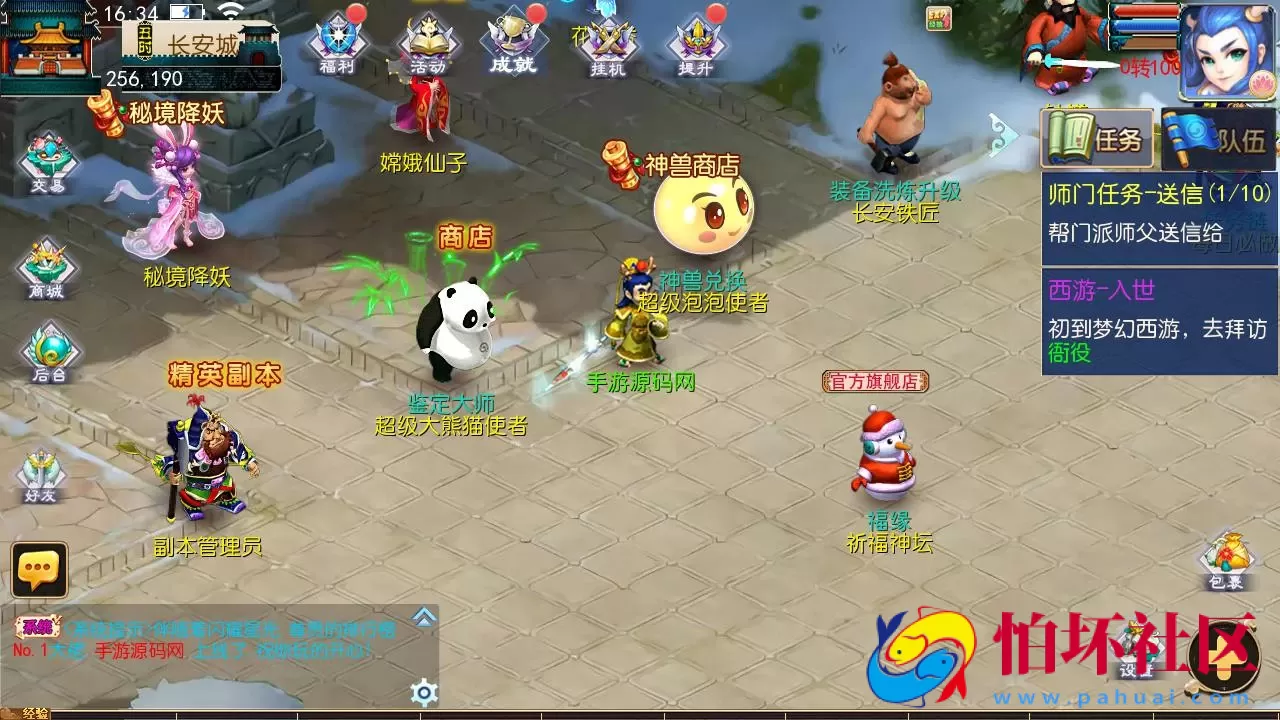Open the 挂机 (AFK) icon
Viewport: 1280px width, 720px height.
pyautogui.click(x=608, y=40)
